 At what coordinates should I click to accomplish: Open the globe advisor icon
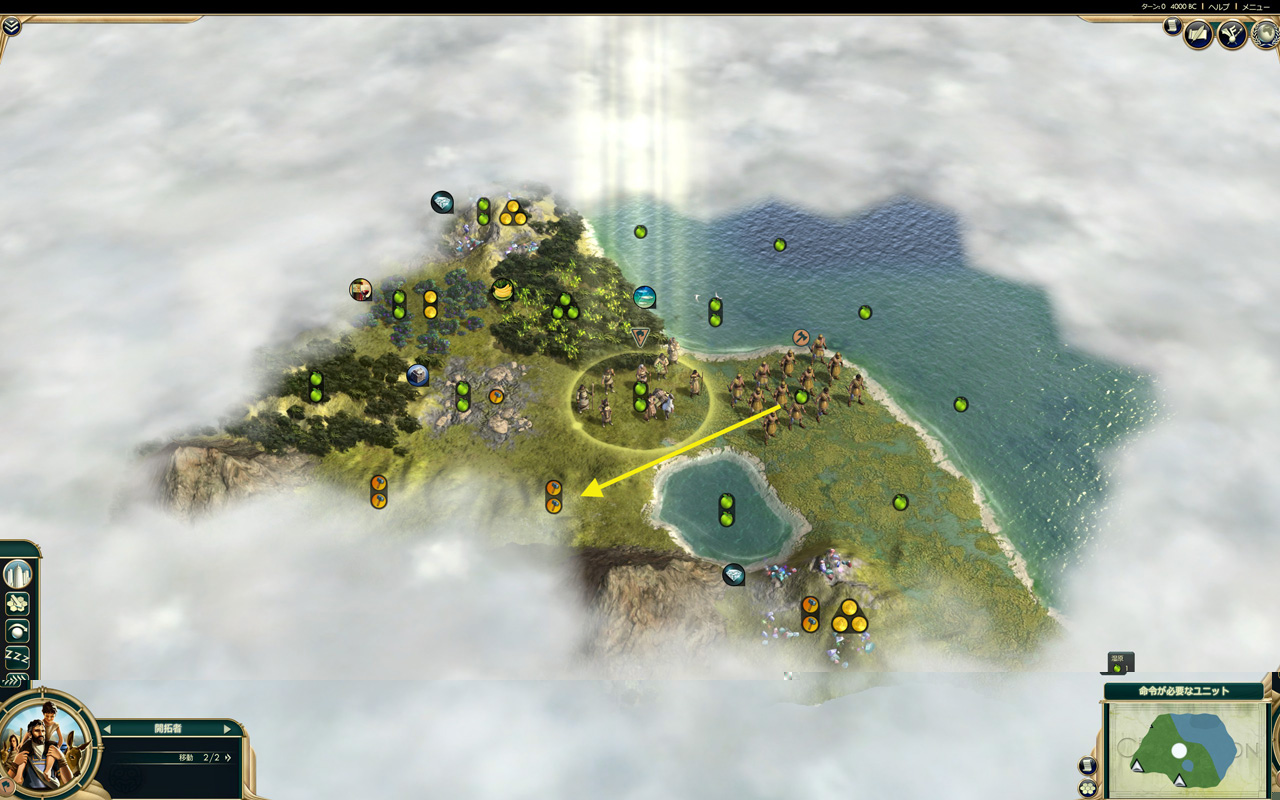1266,35
